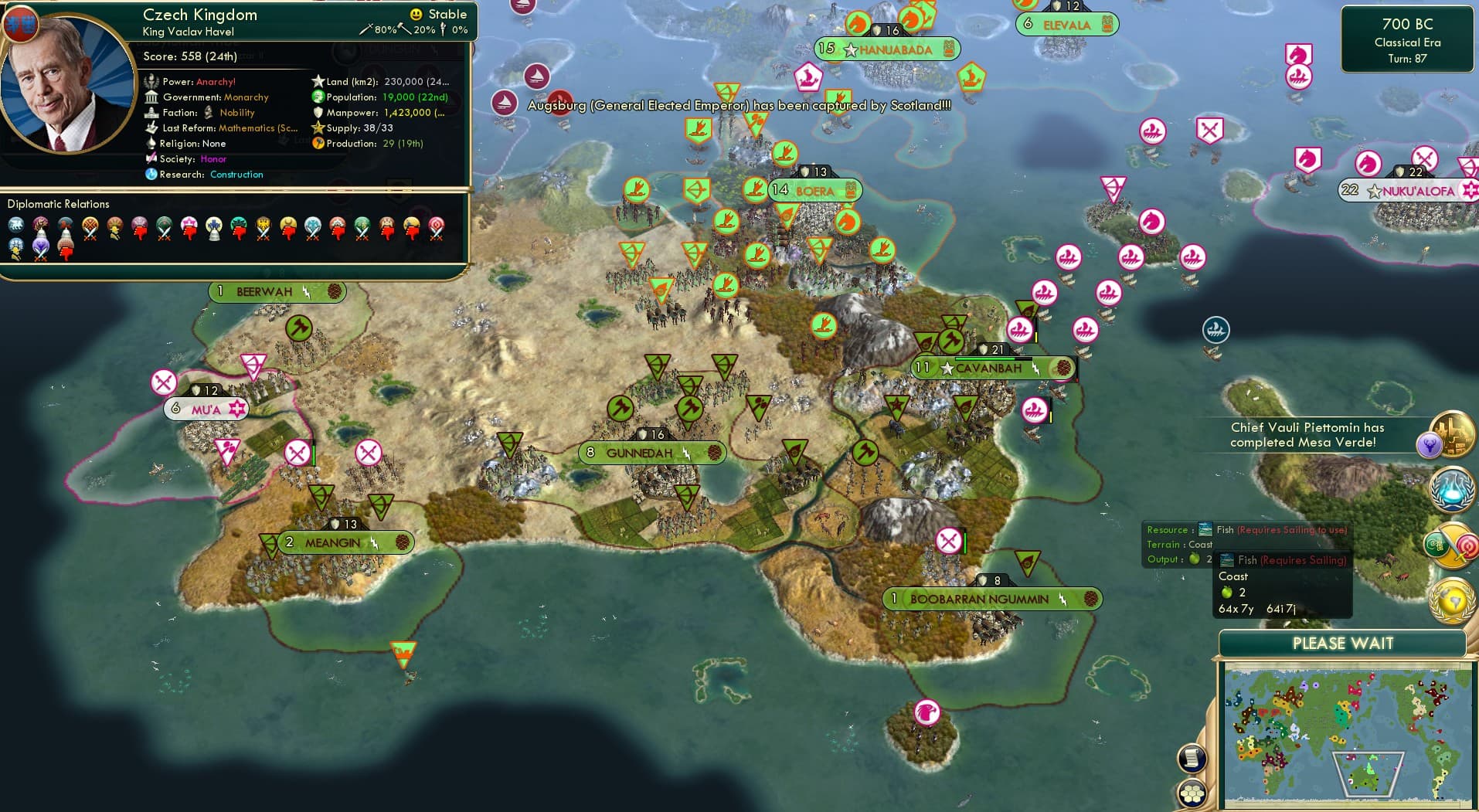Toggle the hex grid minimap options button
The image size is (1479, 812).
[1192, 793]
